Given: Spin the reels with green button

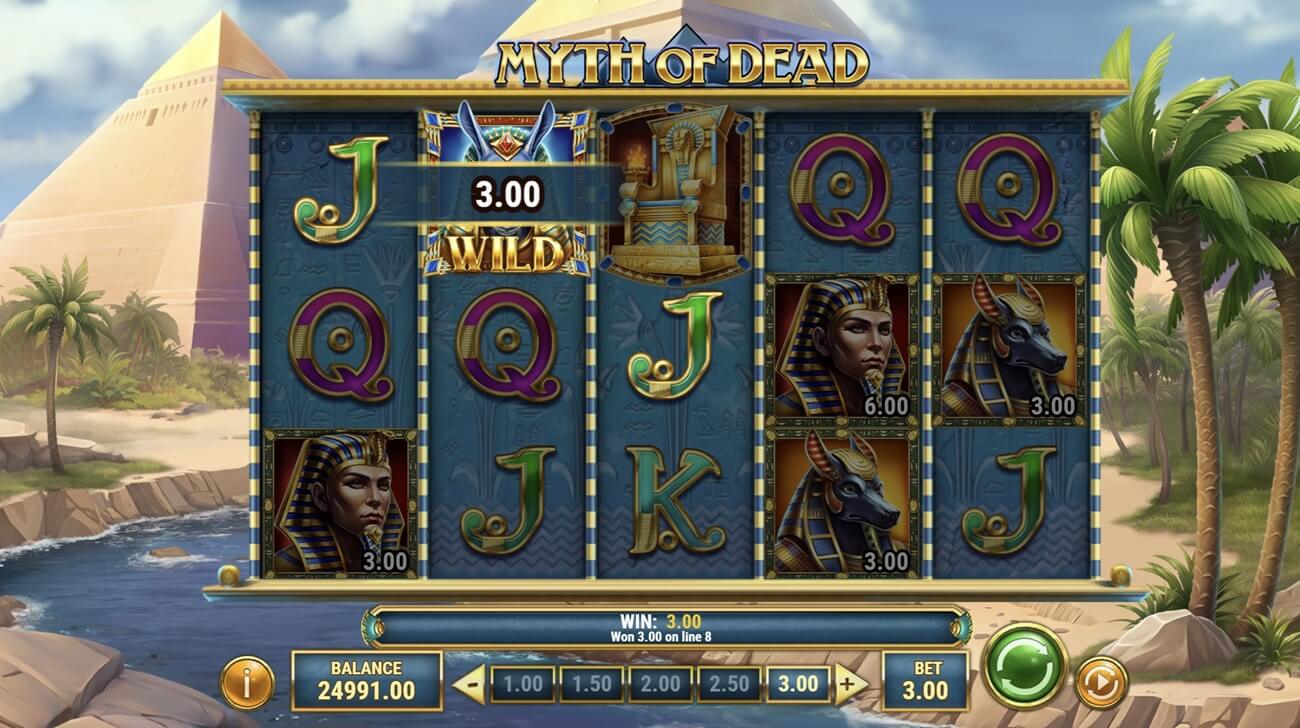Looking at the screenshot, I should pyautogui.click(x=1025, y=666).
